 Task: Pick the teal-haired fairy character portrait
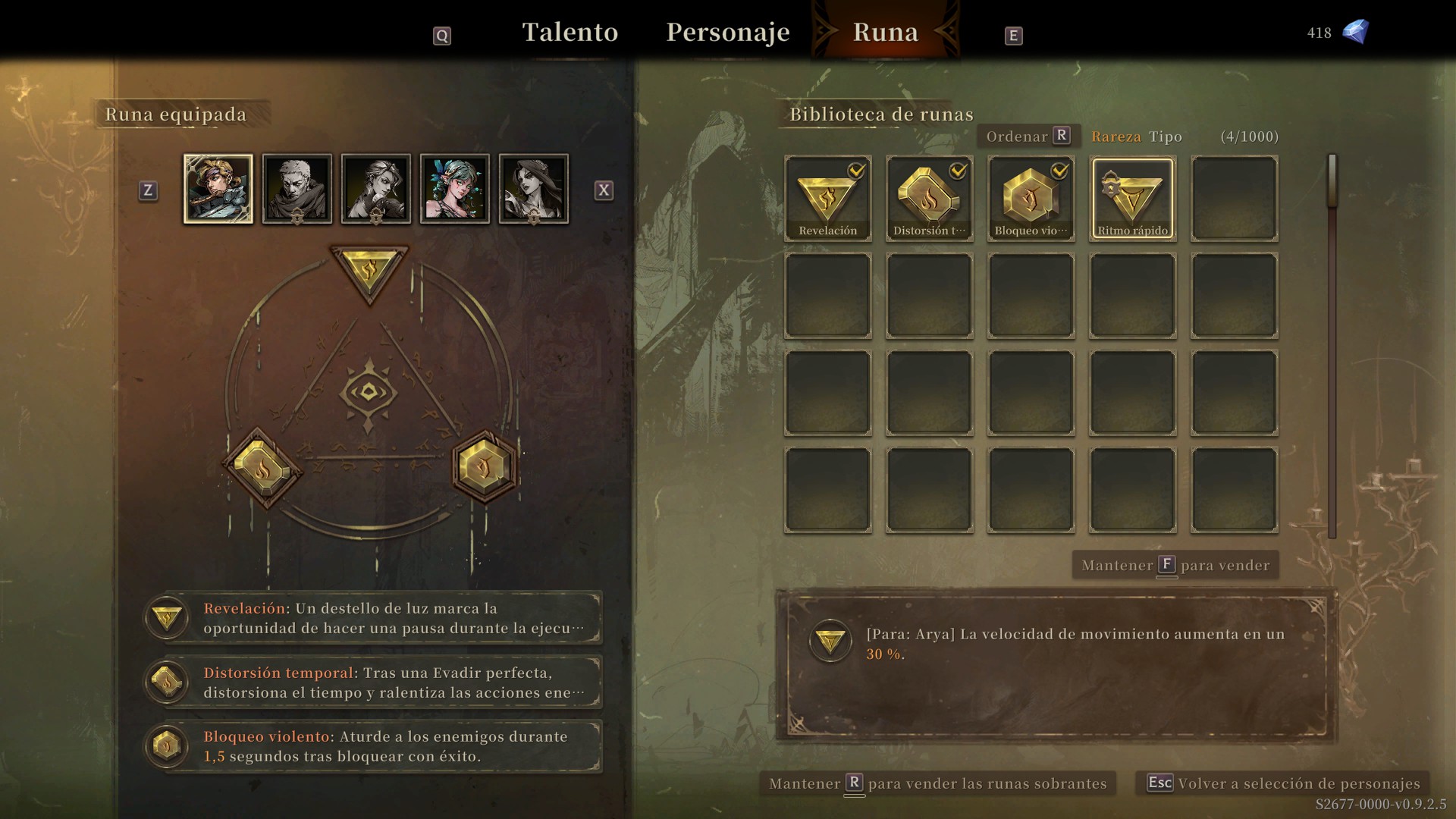click(x=455, y=189)
